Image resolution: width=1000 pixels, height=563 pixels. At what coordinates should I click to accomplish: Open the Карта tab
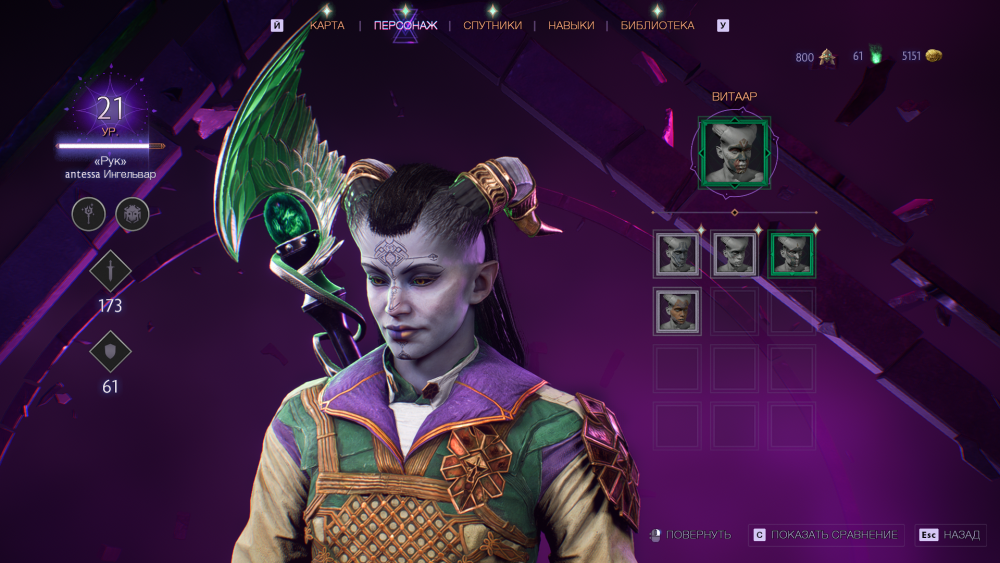(x=327, y=26)
